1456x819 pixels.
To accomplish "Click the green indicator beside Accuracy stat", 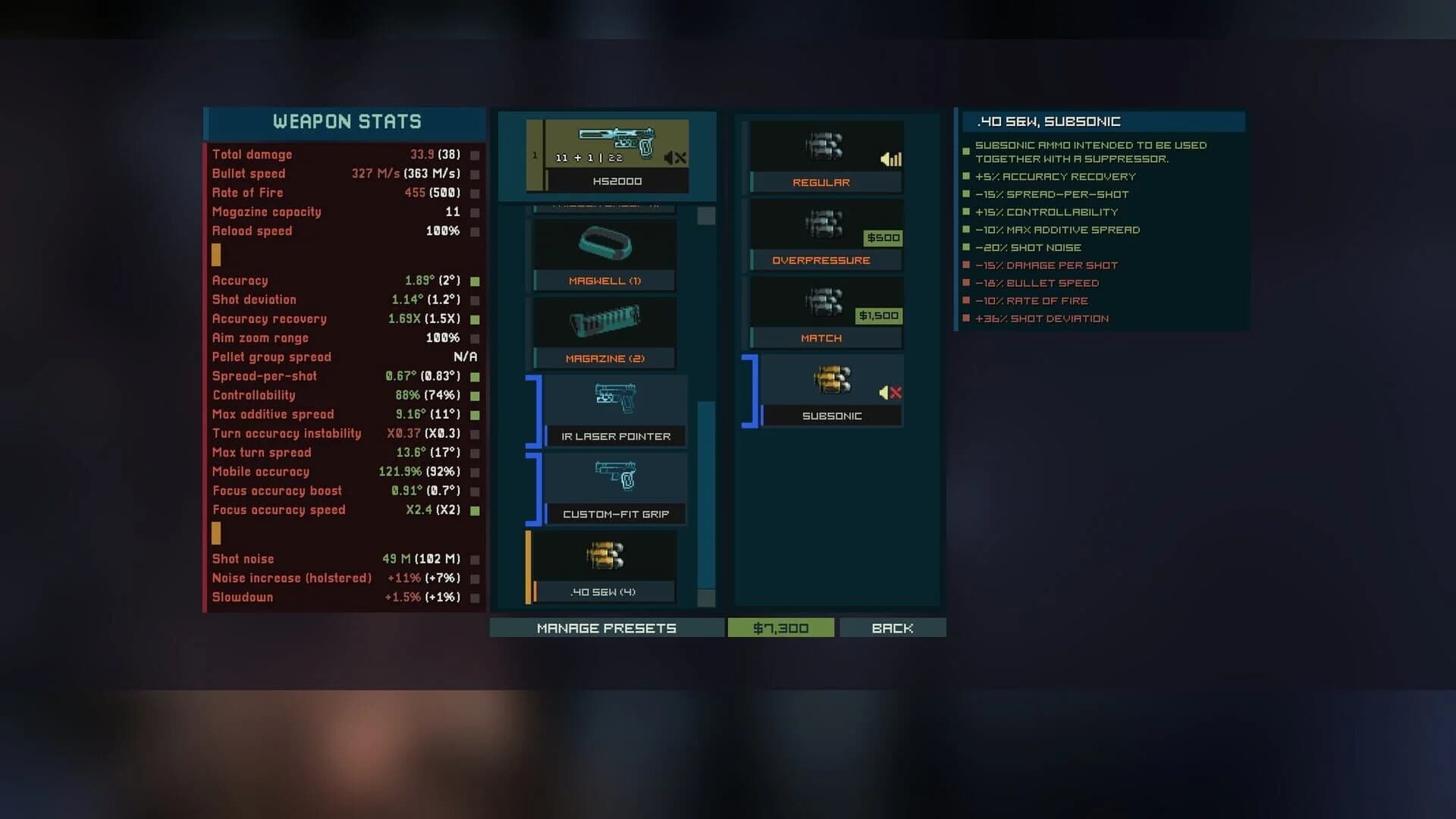I will point(475,281).
